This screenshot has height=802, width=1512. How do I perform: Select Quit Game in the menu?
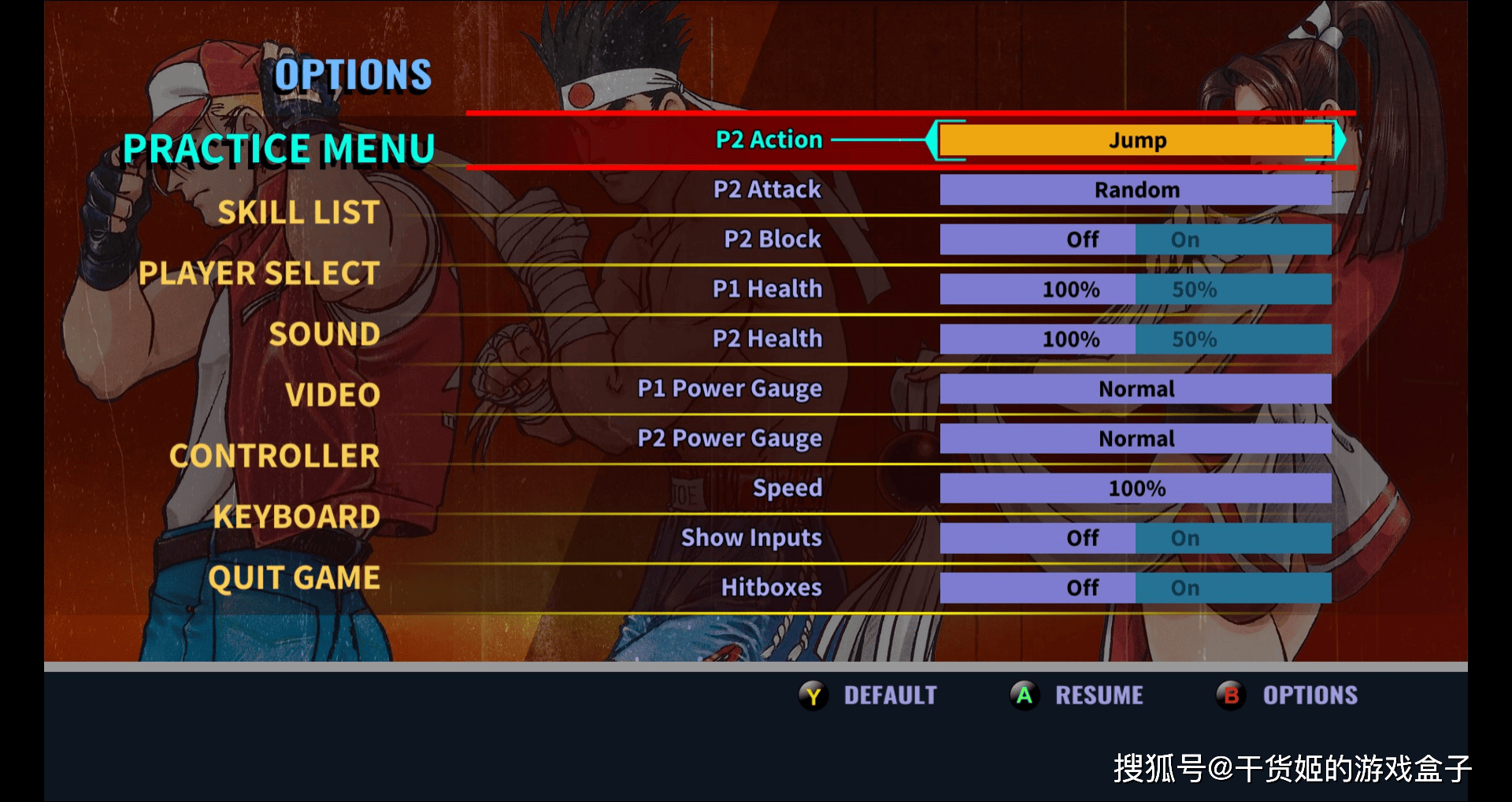[294, 577]
